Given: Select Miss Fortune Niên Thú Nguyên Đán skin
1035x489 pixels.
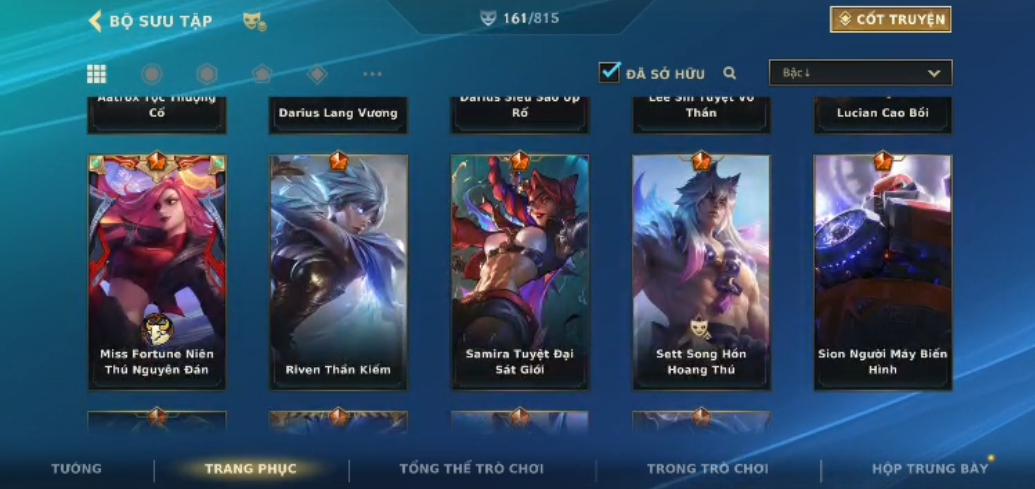Looking at the screenshot, I should click(157, 270).
